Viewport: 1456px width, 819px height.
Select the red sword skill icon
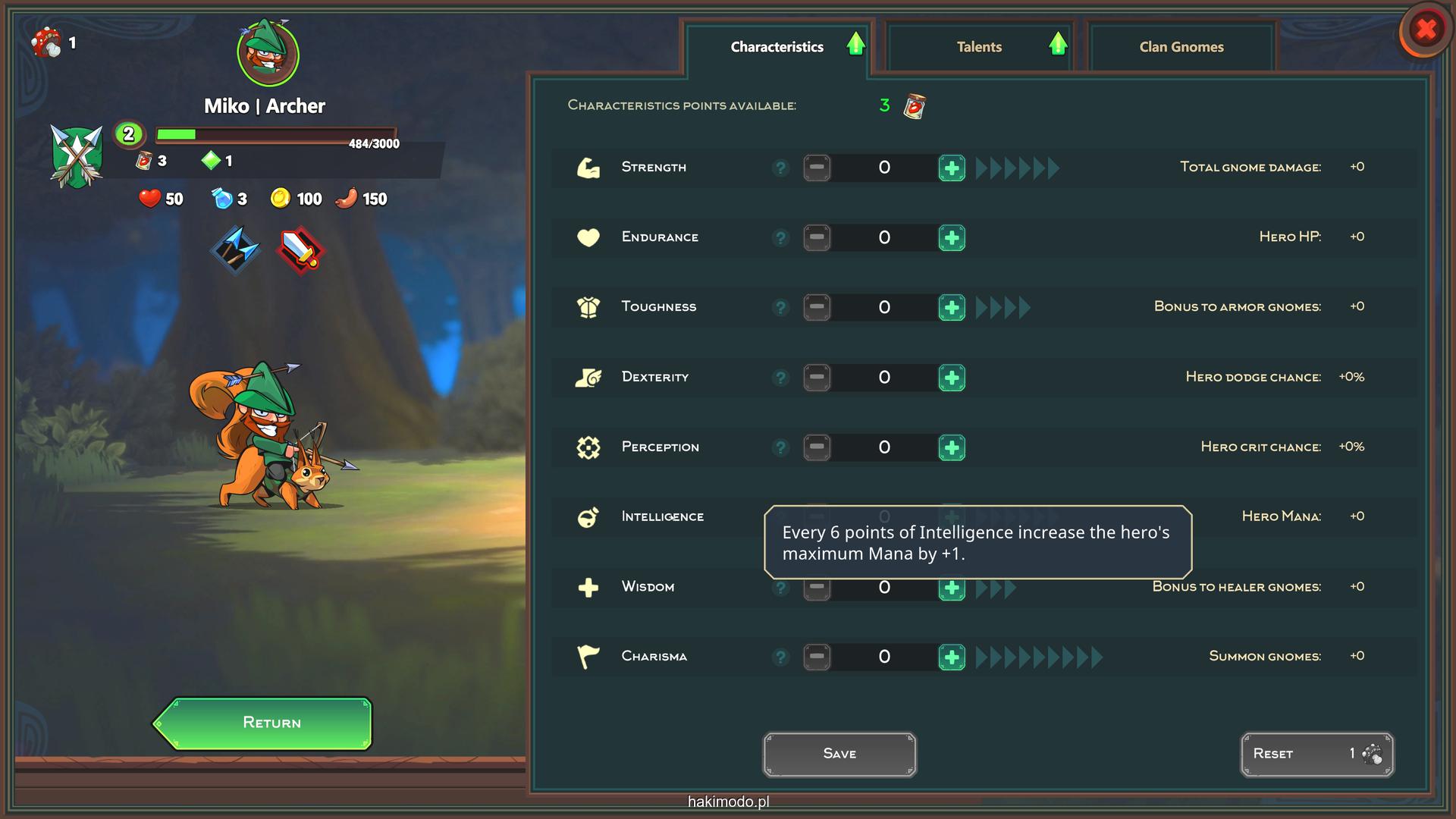click(300, 249)
